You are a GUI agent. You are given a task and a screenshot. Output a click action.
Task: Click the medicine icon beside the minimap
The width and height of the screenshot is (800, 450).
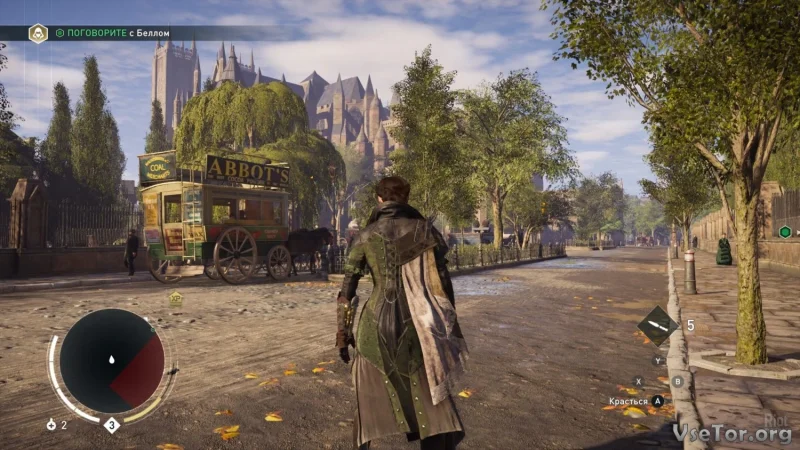point(51,425)
